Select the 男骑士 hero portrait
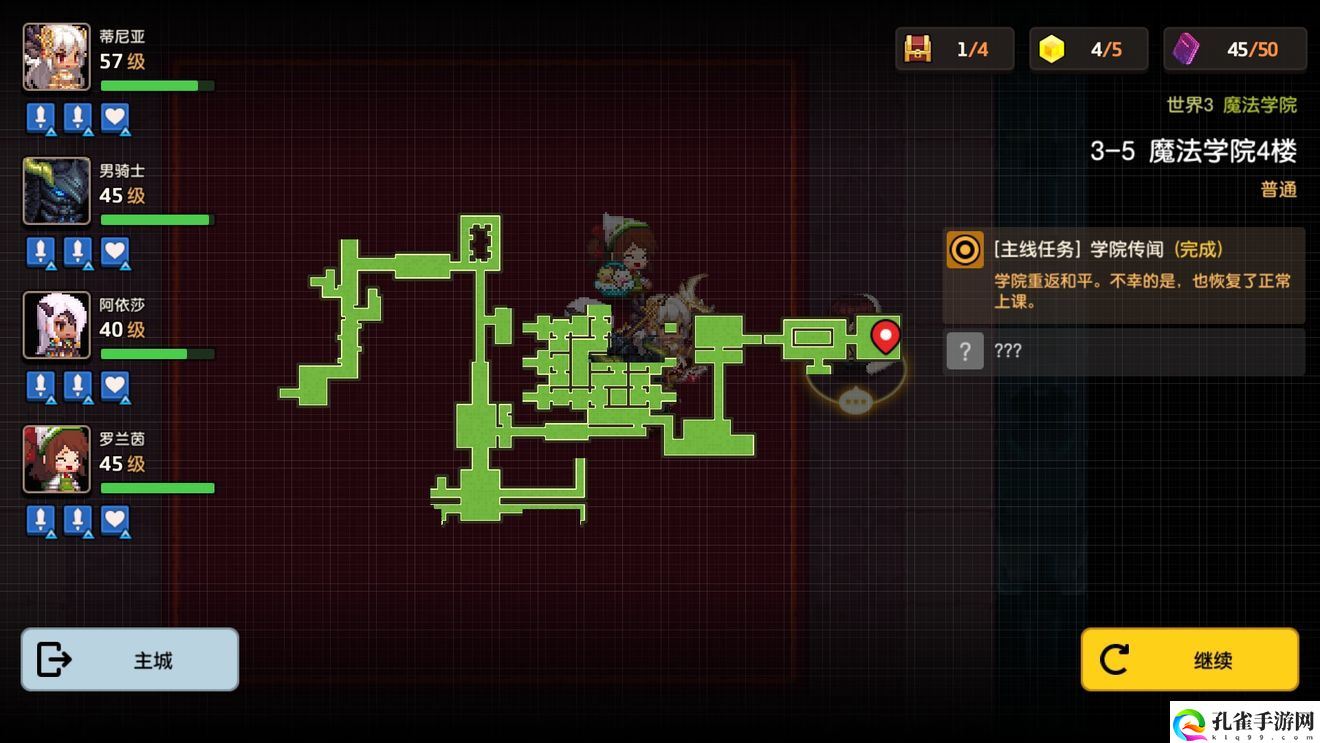This screenshot has width=1320, height=743. coord(57,191)
